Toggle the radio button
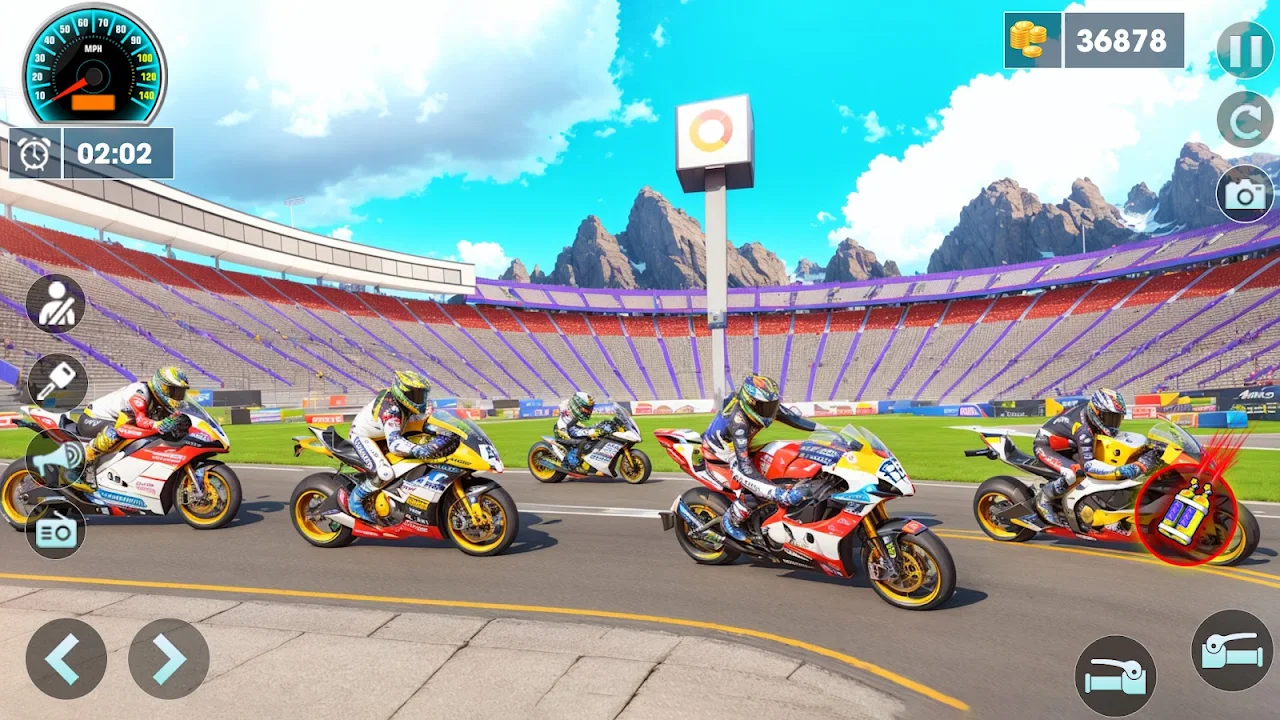The width and height of the screenshot is (1280, 720). (55, 529)
